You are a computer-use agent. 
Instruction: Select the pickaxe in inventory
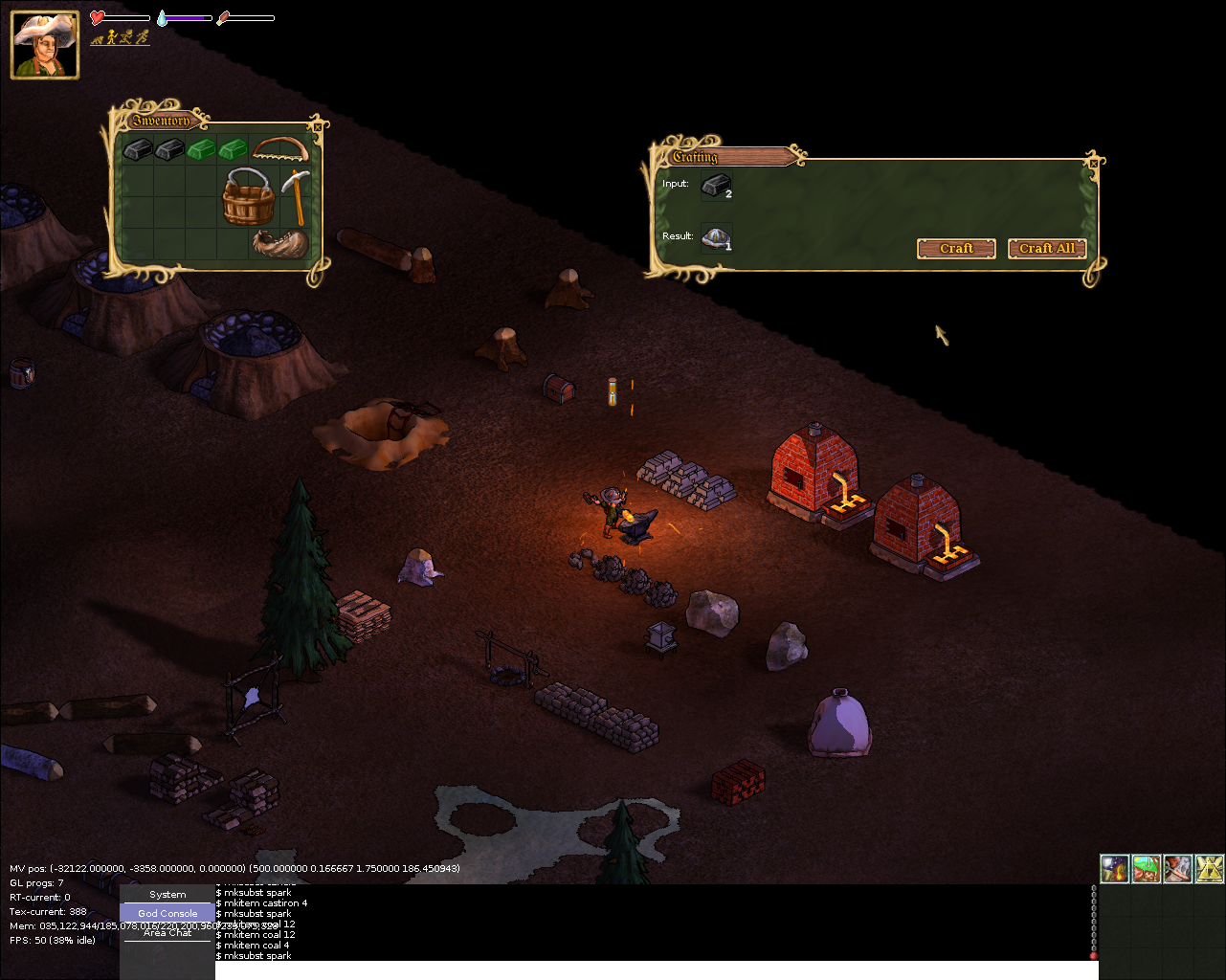tap(296, 196)
